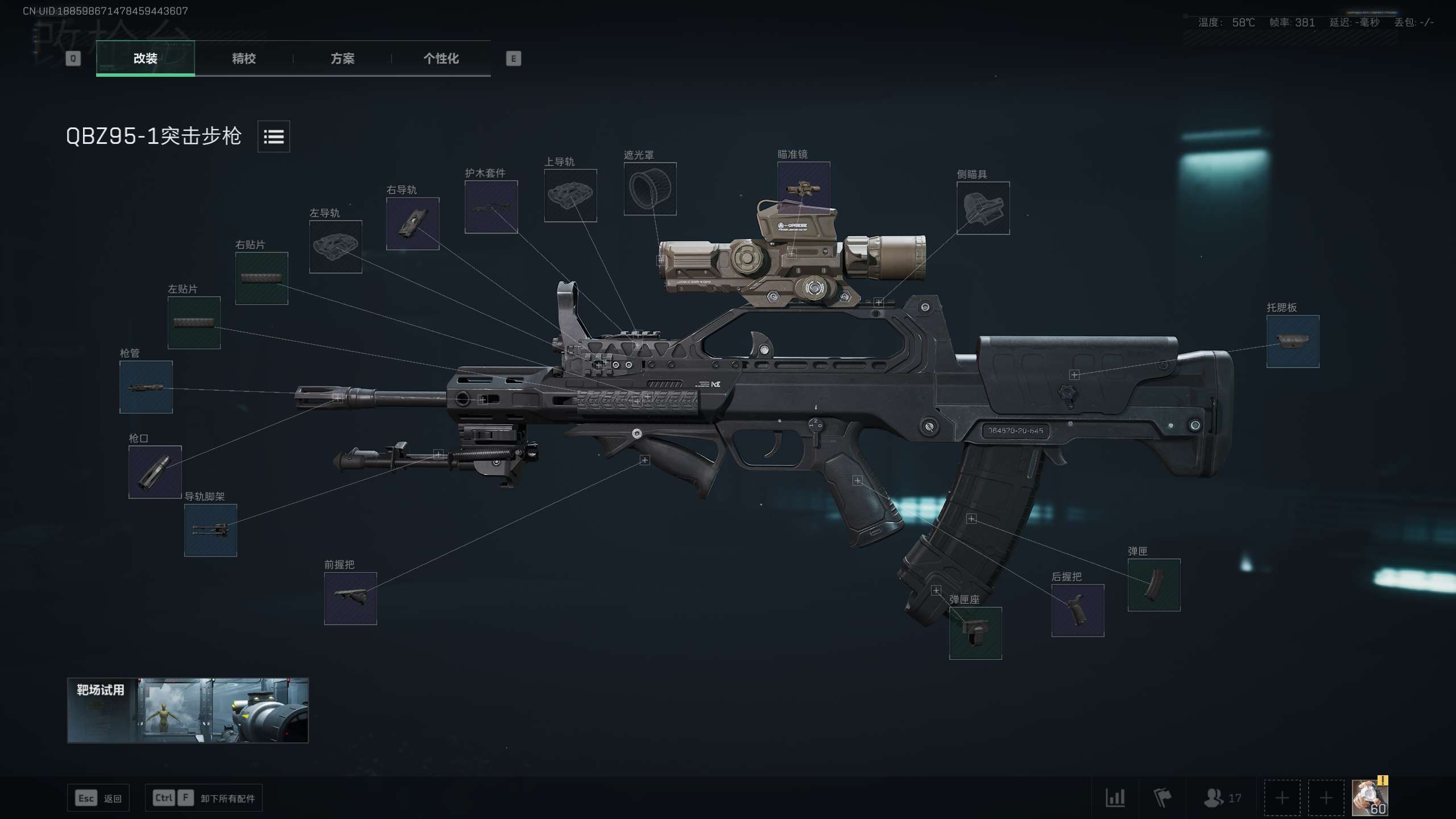Open the list menu beside QBZ95-1 title
Viewport: 1456px width, 819px height.
point(274,136)
